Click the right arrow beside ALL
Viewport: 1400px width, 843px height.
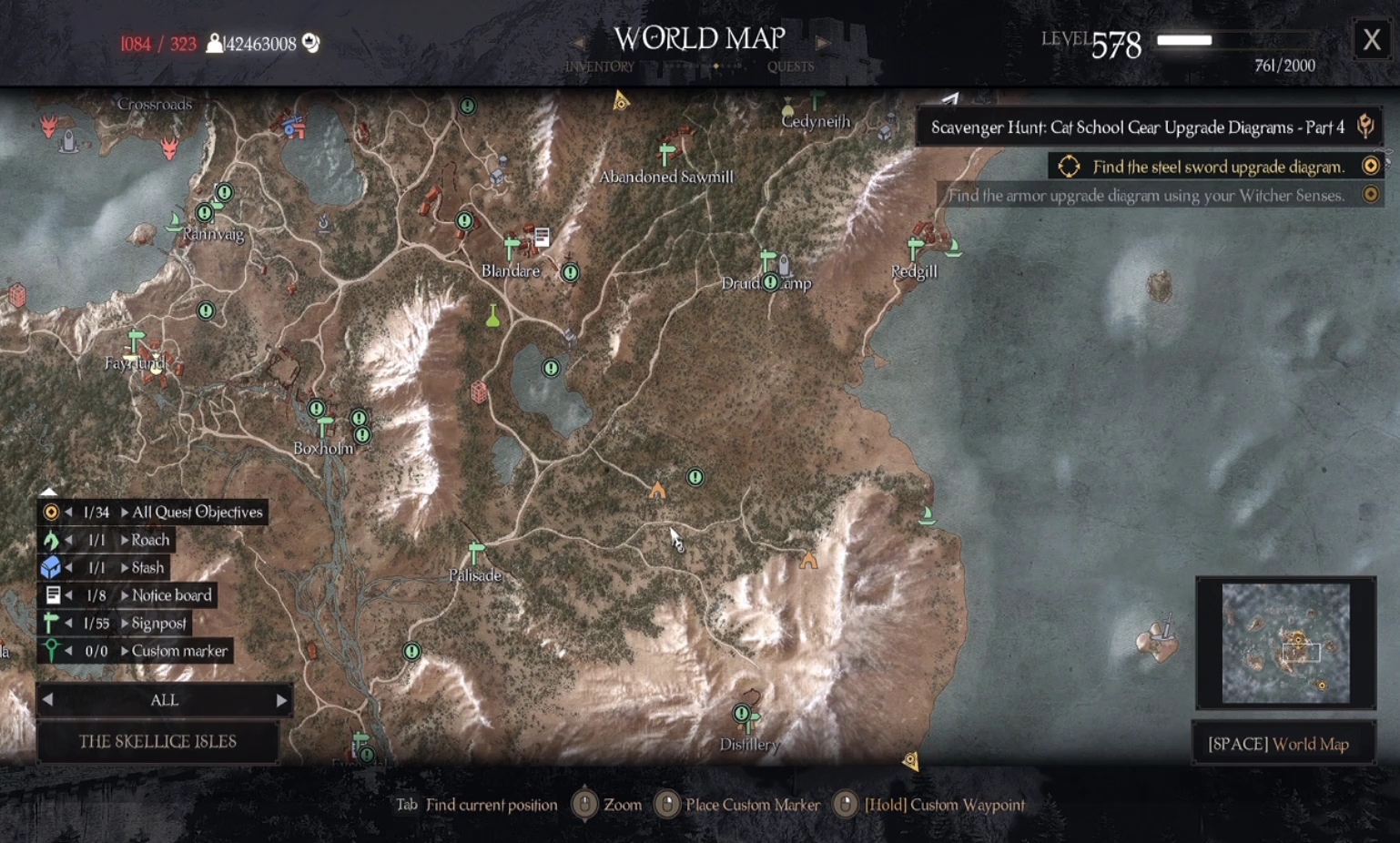[x=281, y=700]
